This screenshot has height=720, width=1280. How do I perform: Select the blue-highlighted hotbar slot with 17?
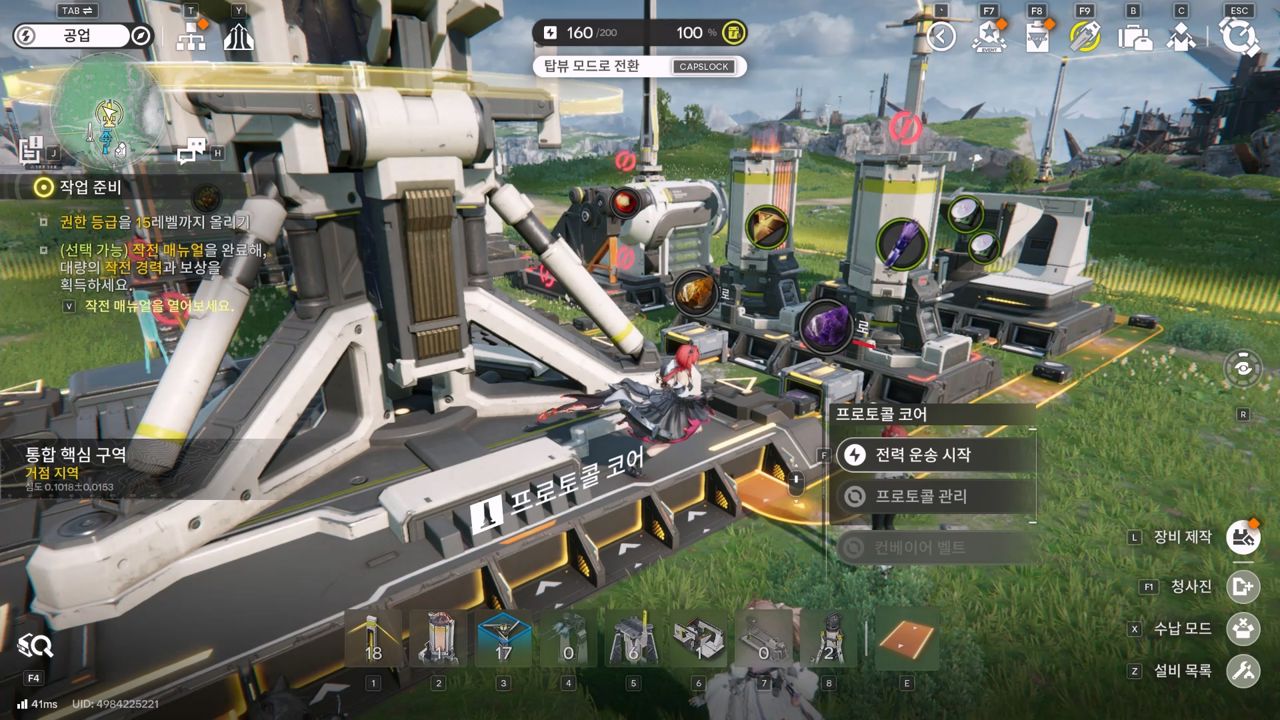[x=503, y=639]
